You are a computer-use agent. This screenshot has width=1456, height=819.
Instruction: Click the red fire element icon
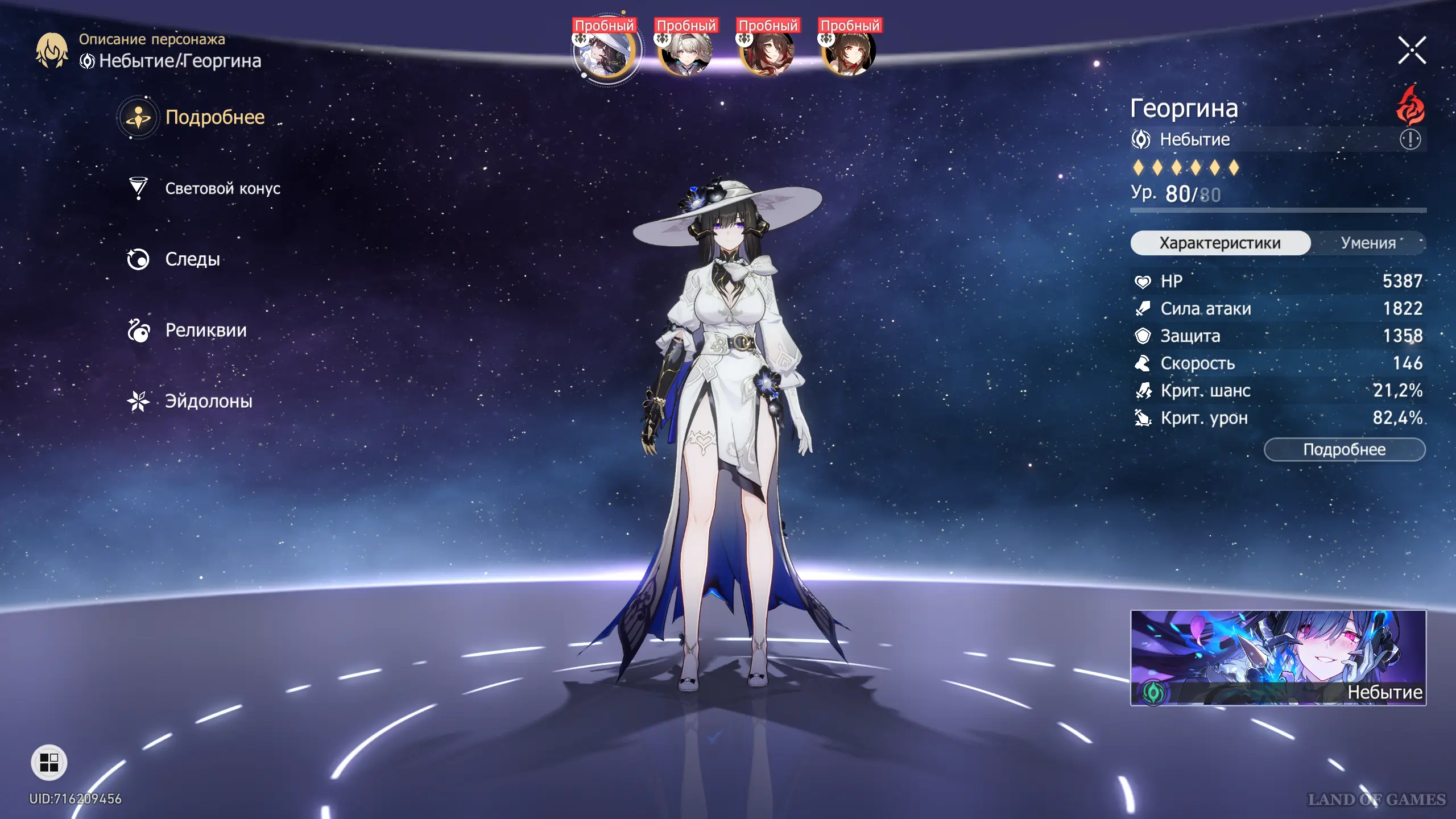tap(1410, 106)
